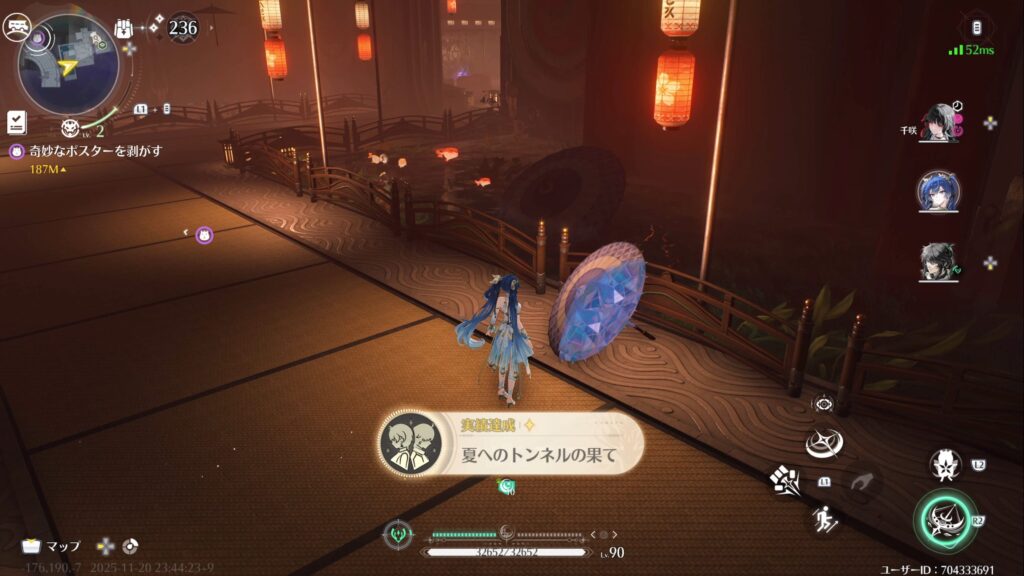The height and width of the screenshot is (576, 1024).
Task: Use the dimmed grapple hand icon
Action: (x=859, y=481)
